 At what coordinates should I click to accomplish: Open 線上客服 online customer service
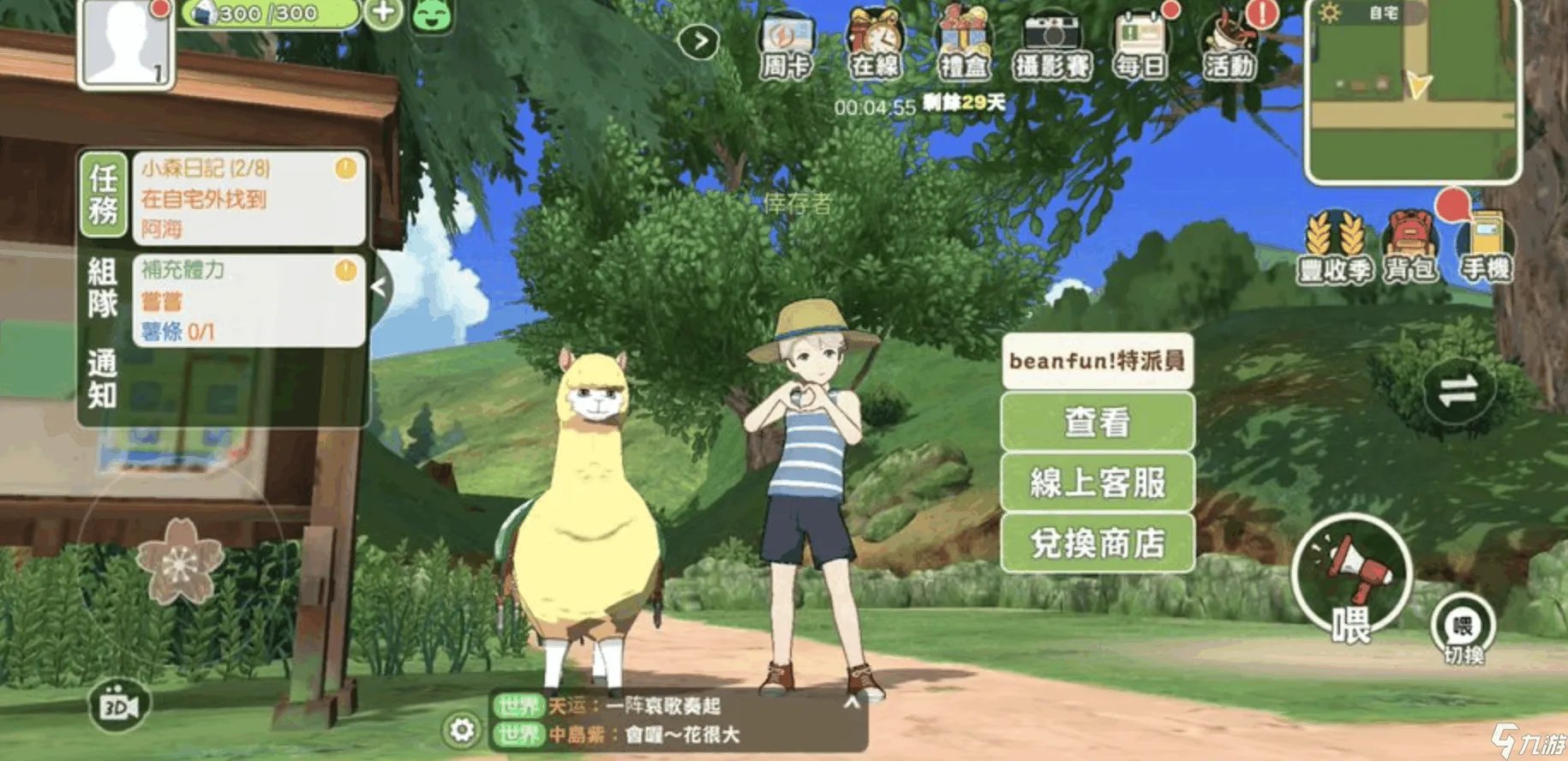(x=1097, y=485)
